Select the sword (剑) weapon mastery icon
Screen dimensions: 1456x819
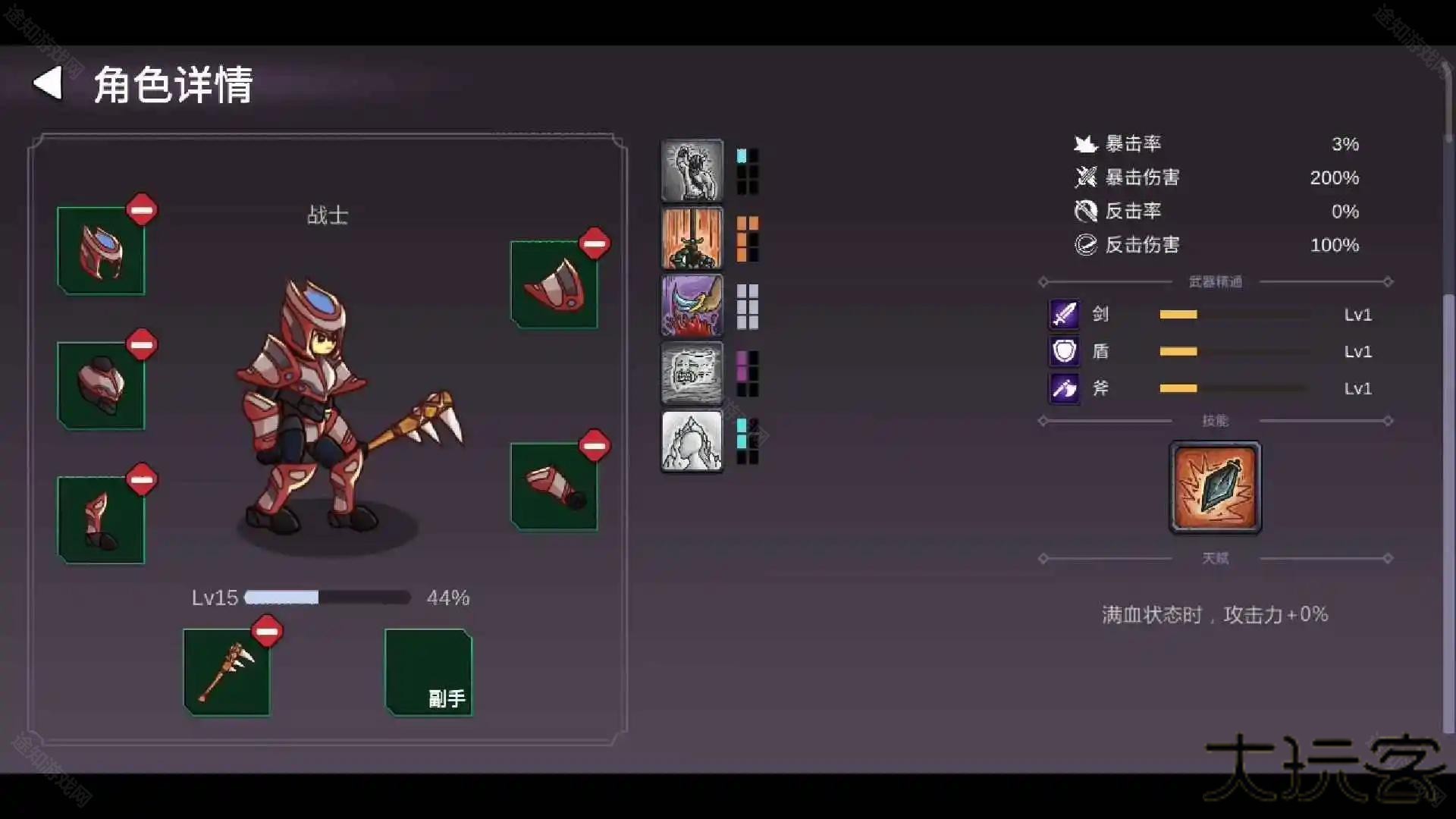coord(1065,315)
